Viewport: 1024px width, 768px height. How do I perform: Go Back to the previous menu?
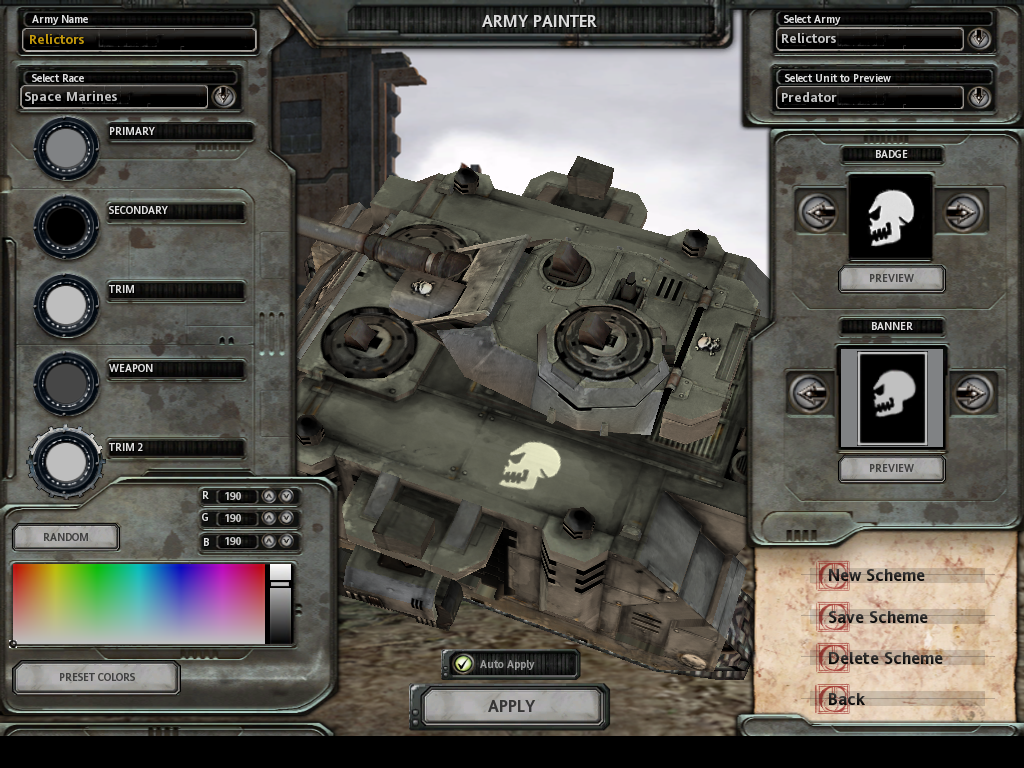coord(846,699)
